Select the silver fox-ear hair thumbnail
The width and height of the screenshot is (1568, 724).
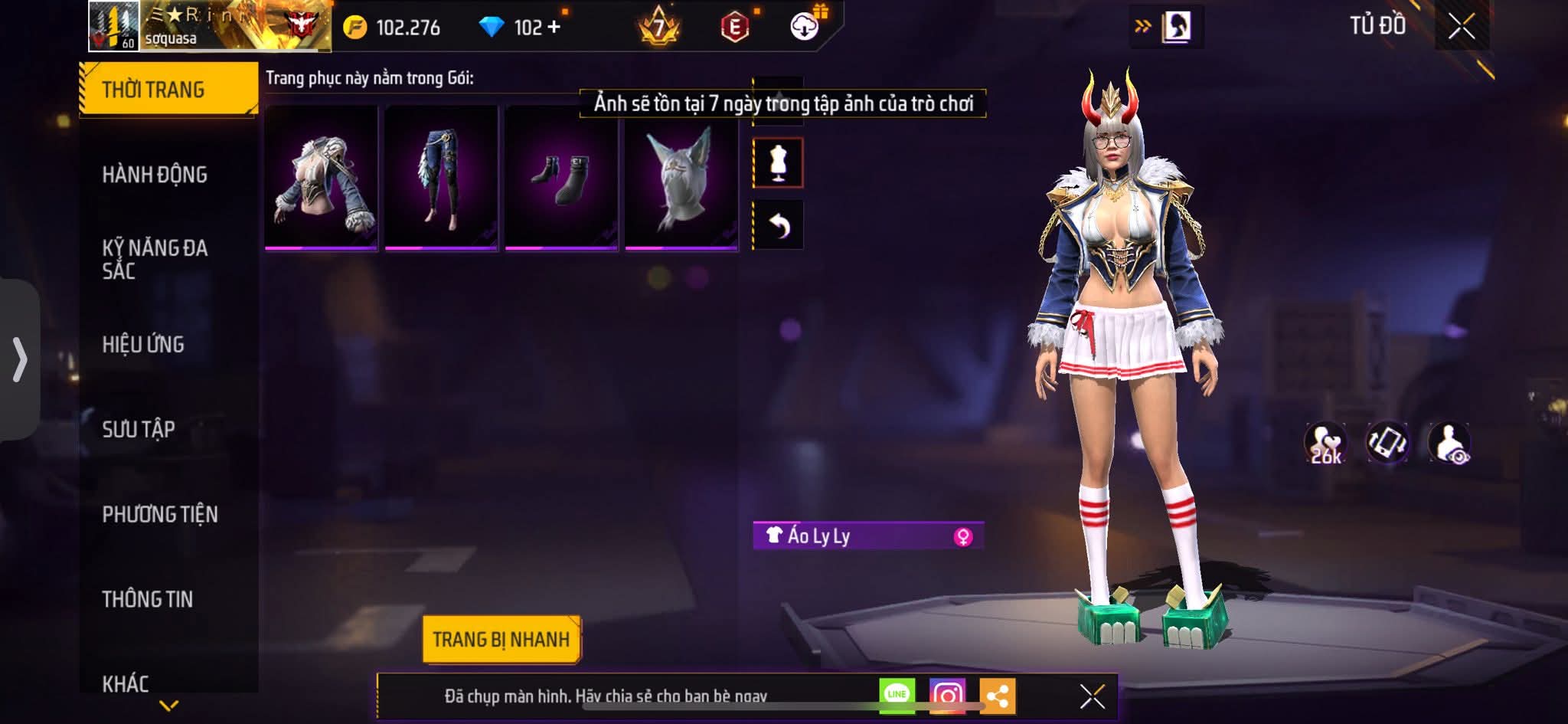(x=681, y=178)
